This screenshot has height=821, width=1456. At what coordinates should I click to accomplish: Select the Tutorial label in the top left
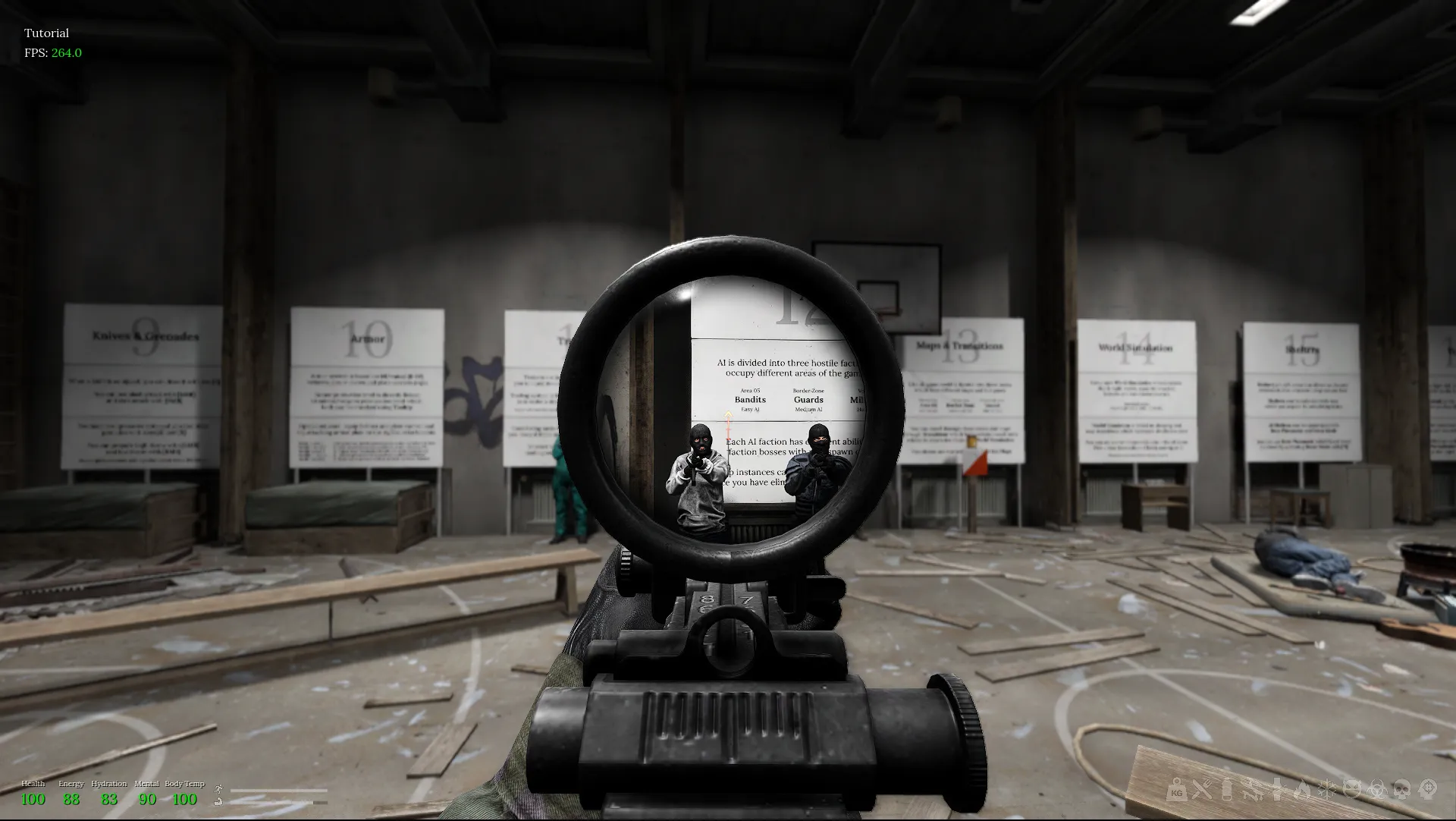(46, 33)
